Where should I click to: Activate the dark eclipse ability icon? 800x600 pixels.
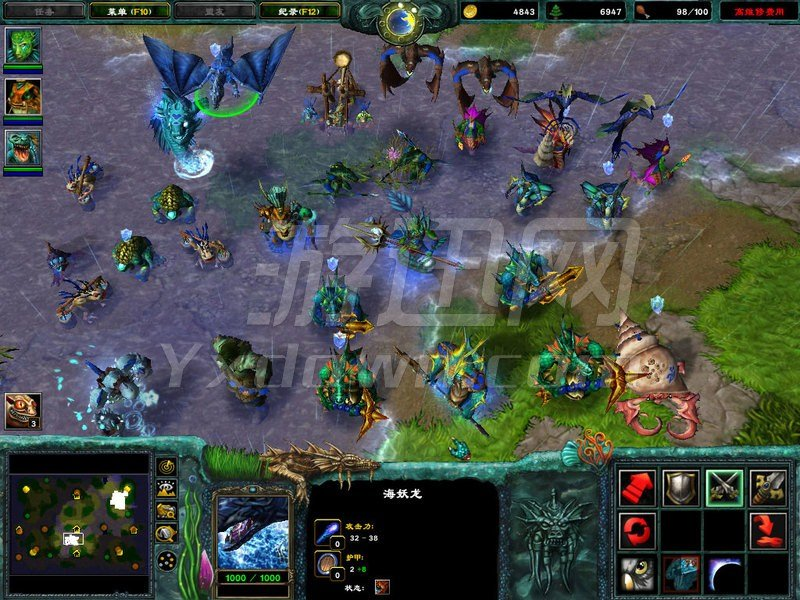click(x=724, y=574)
